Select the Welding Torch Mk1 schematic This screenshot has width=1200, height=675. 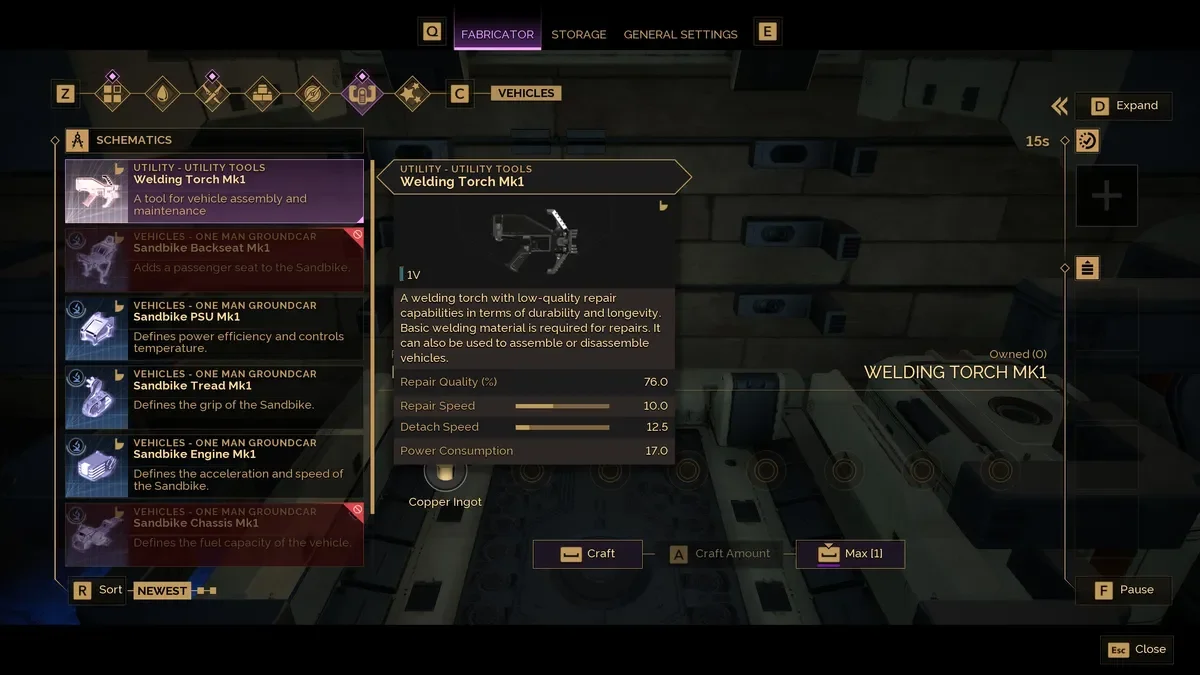214,191
